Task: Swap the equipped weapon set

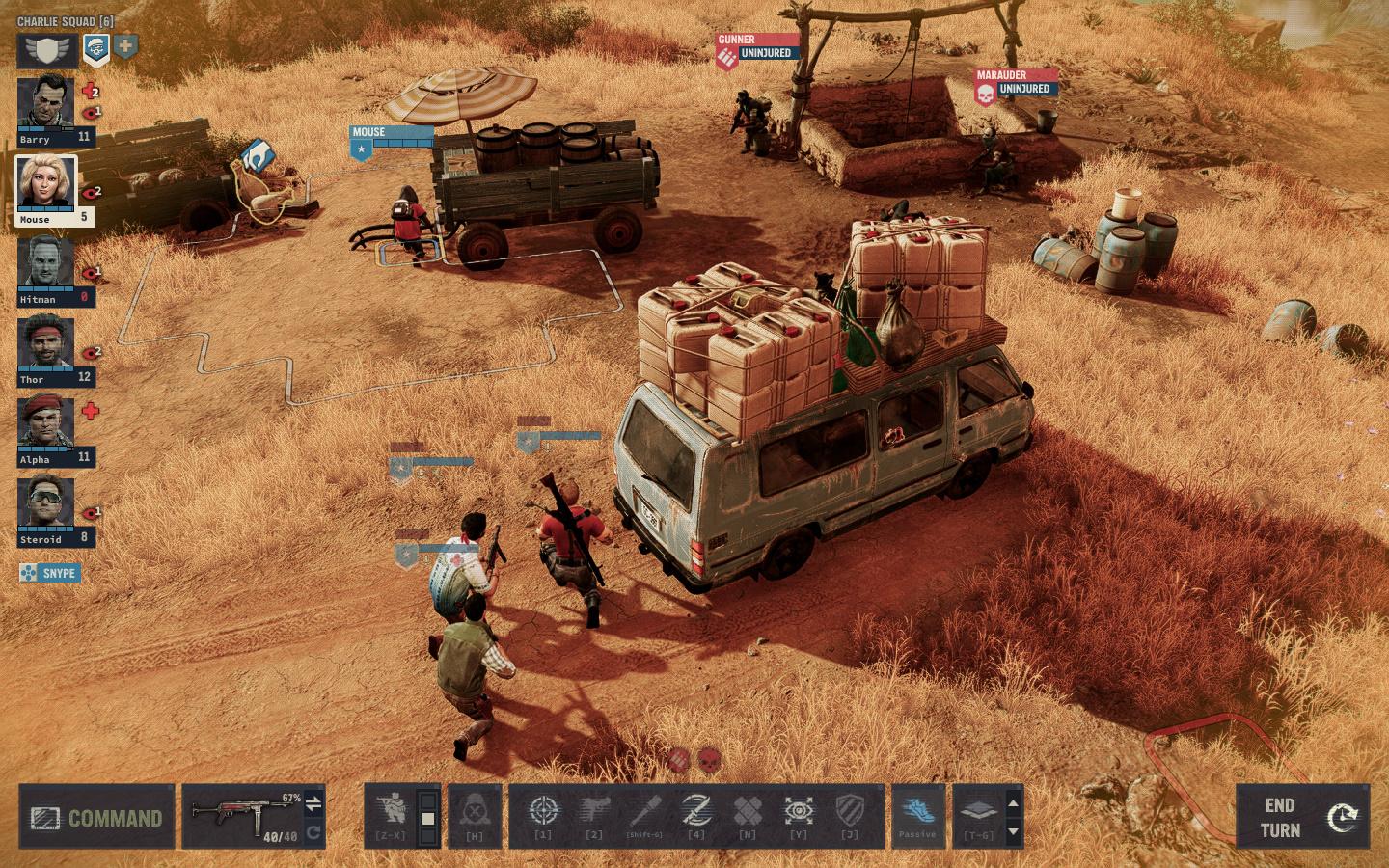Action: pos(313,803)
